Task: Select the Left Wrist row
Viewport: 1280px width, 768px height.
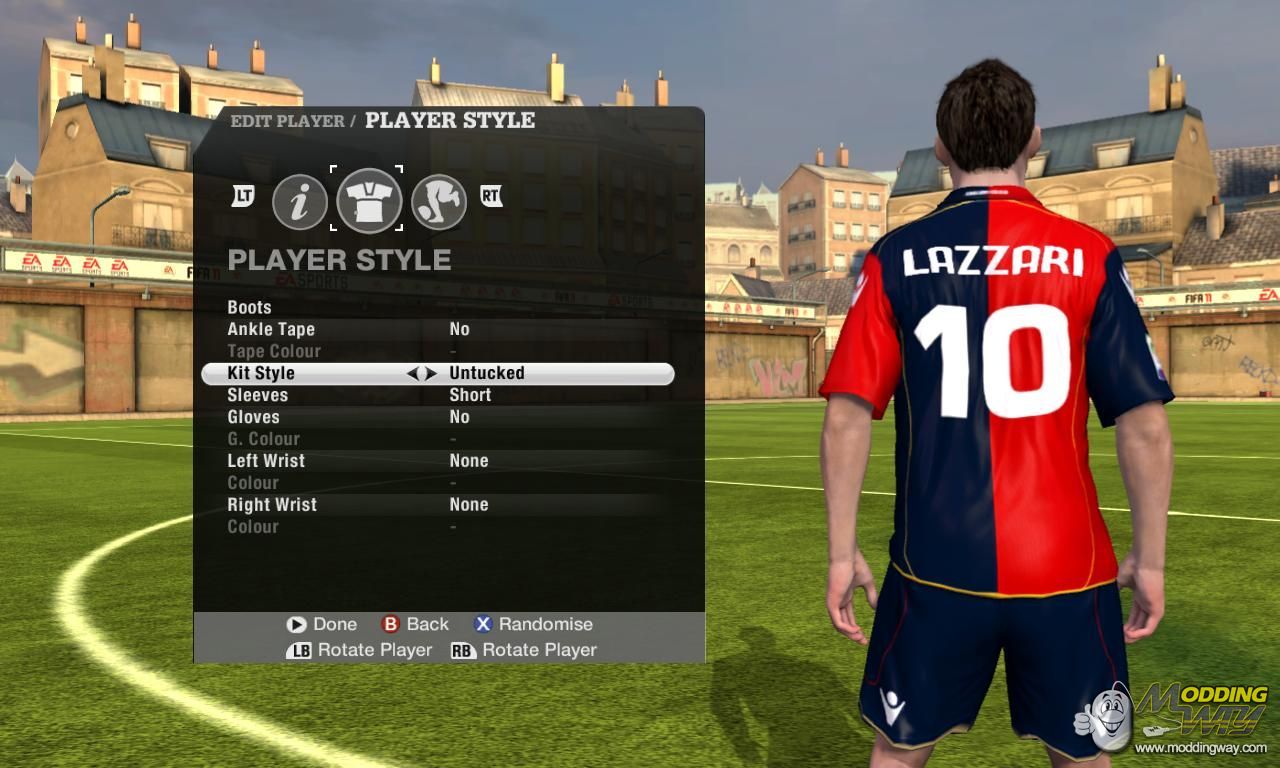Action: pos(266,461)
